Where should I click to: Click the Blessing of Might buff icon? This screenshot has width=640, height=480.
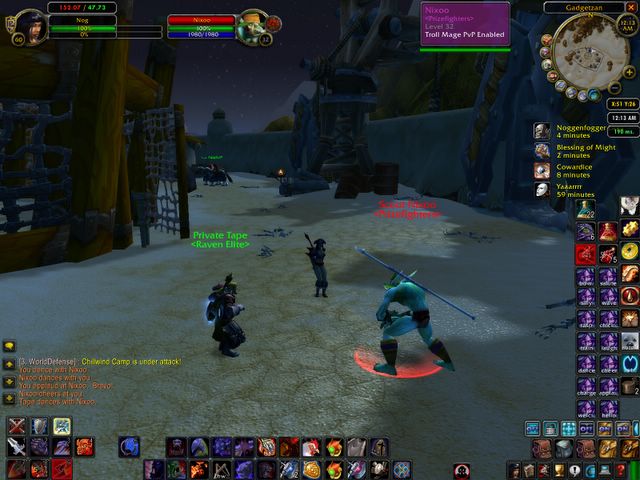(x=541, y=151)
